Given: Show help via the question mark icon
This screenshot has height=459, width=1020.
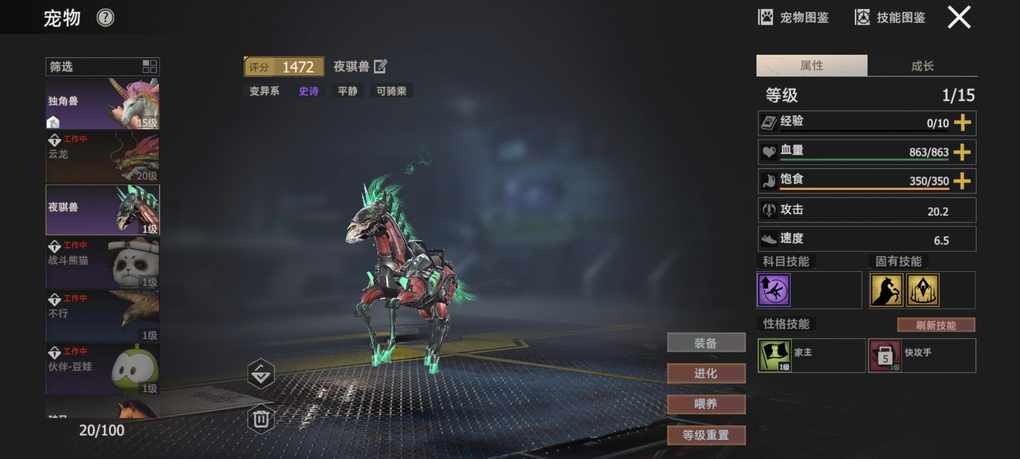Looking at the screenshot, I should [105, 17].
